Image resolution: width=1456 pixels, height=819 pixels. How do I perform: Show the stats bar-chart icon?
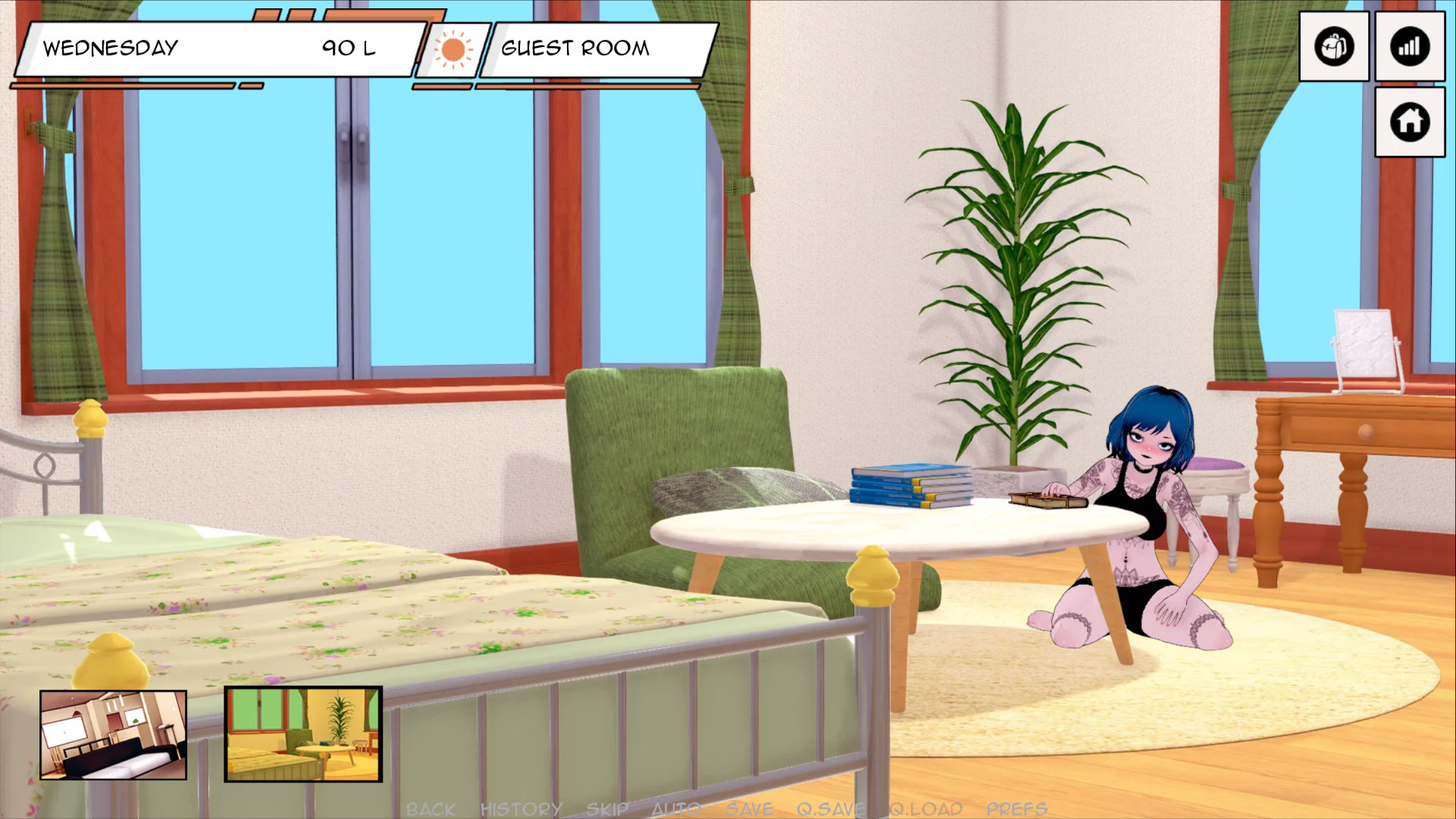click(1409, 47)
